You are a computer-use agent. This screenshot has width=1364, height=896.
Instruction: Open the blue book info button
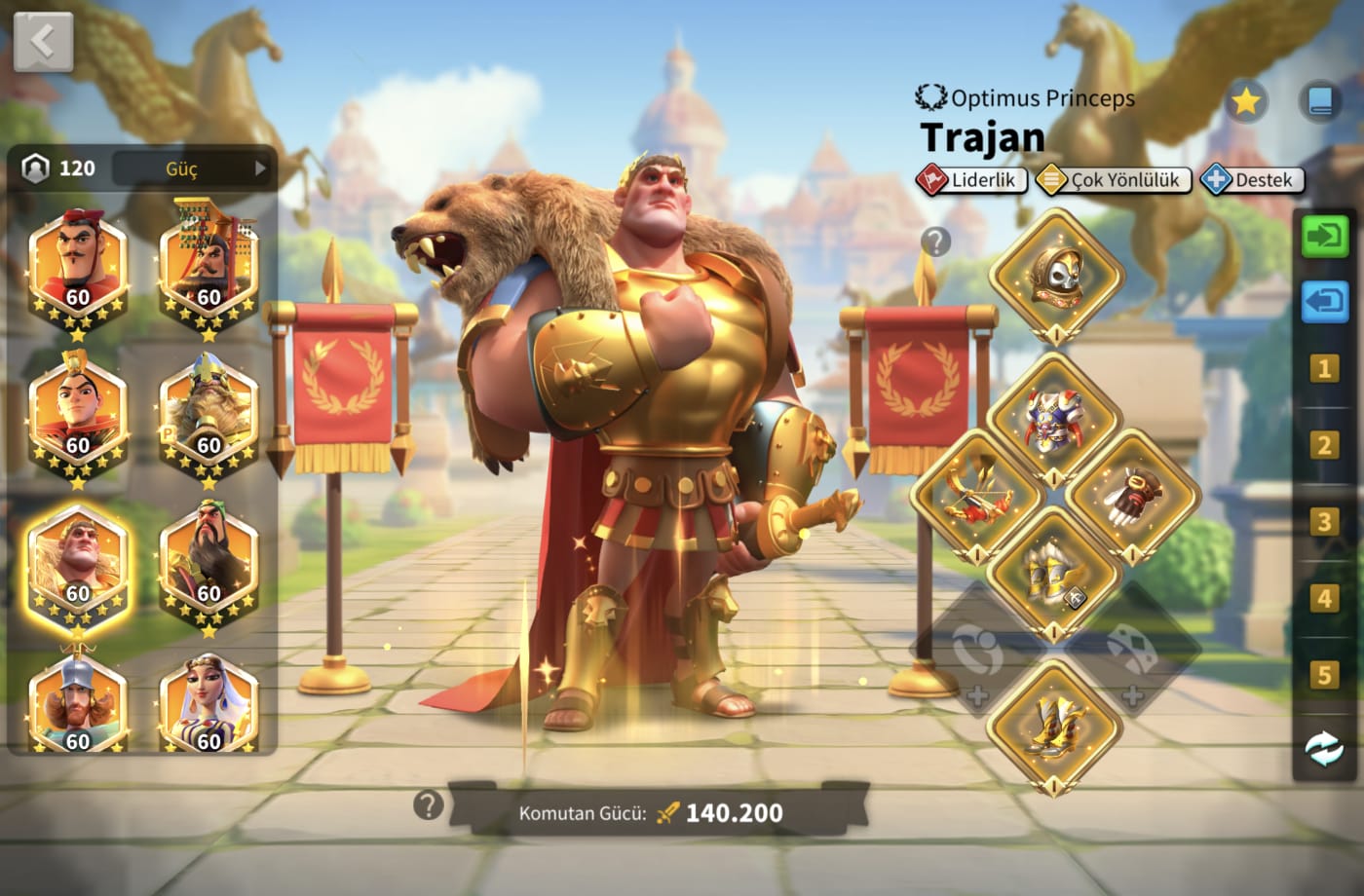click(x=1321, y=101)
